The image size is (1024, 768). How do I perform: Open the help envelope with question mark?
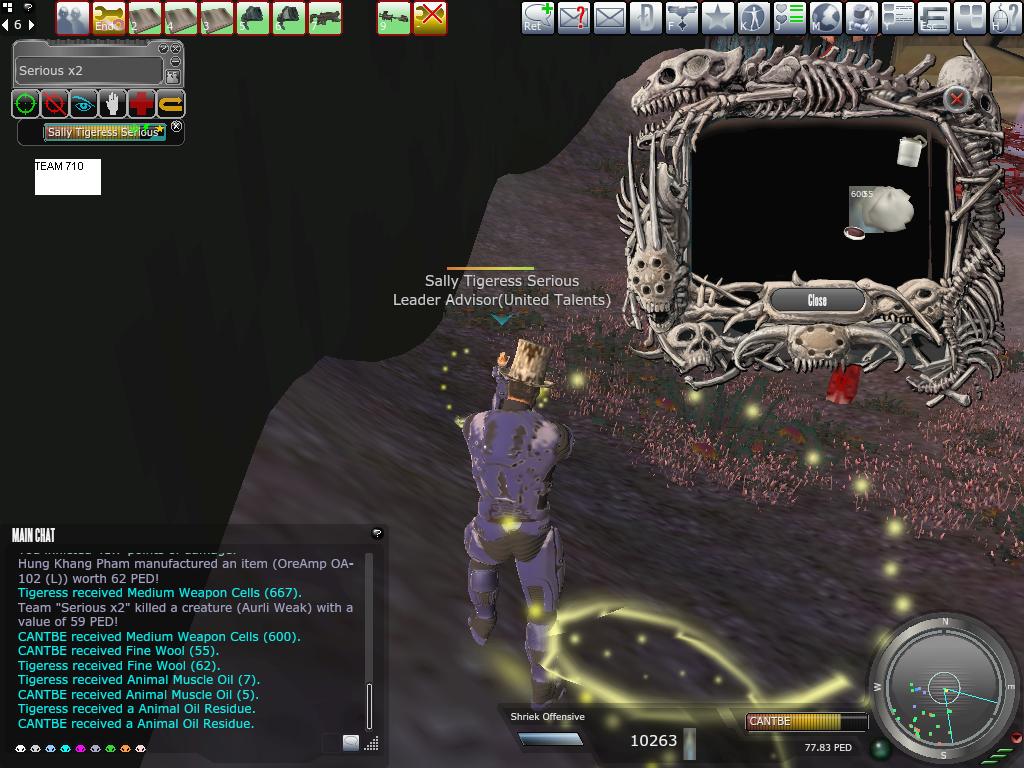coord(573,17)
